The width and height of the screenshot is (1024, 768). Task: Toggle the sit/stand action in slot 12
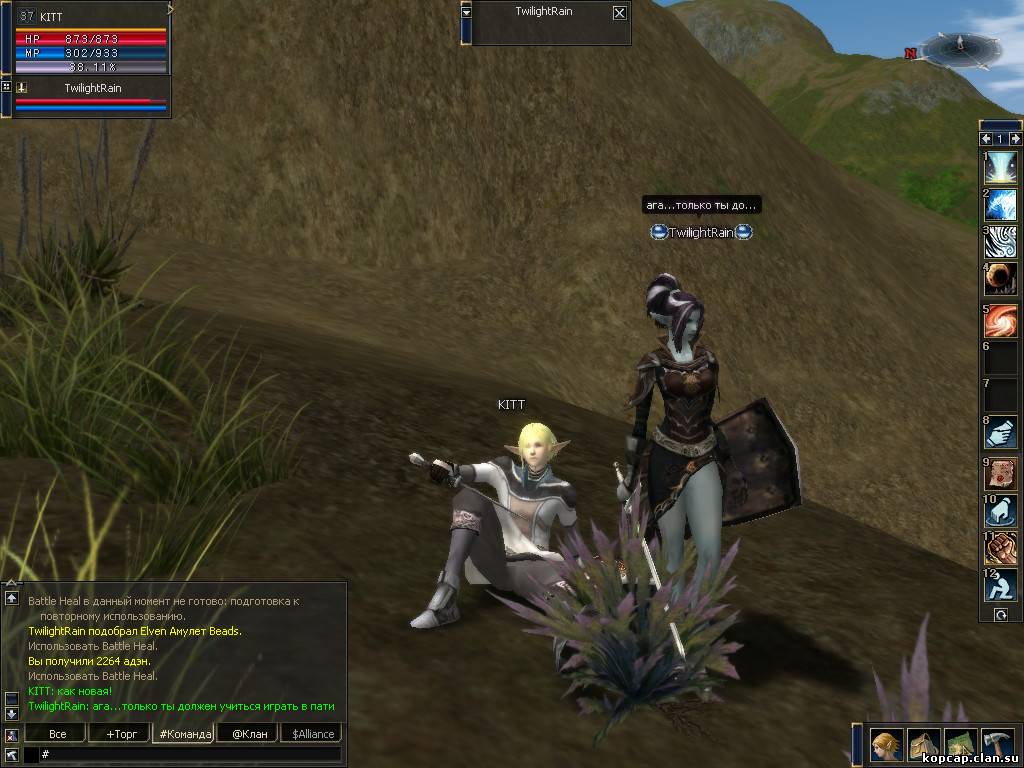(1000, 585)
